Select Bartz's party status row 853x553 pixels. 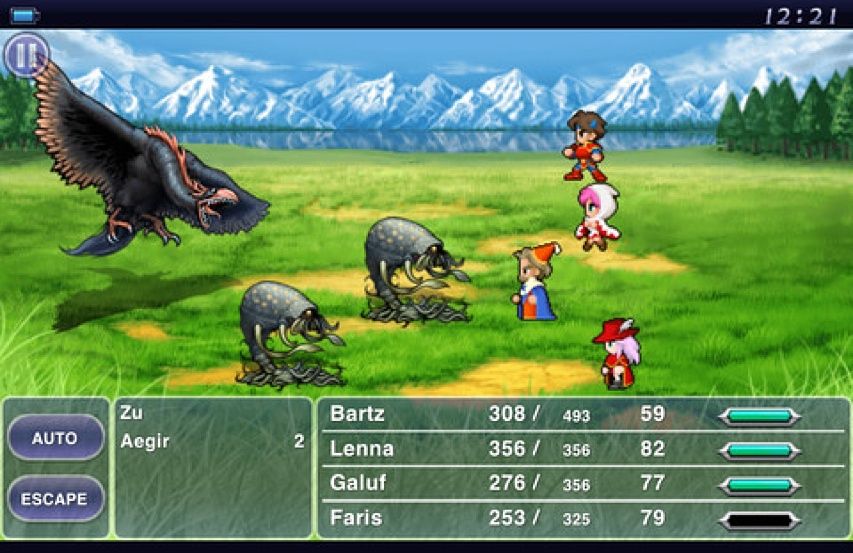click(581, 415)
